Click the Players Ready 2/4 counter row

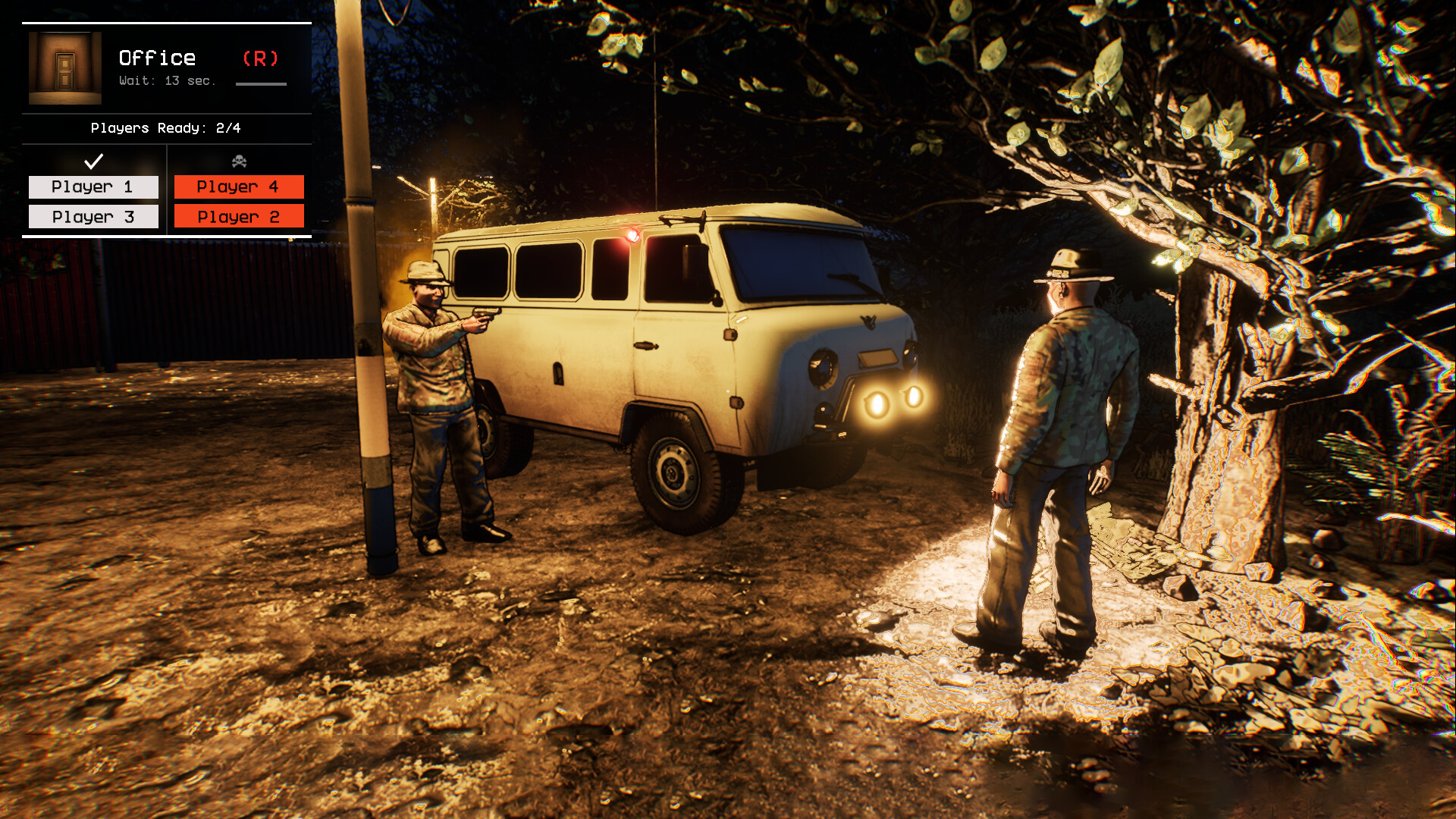pyautogui.click(x=165, y=128)
